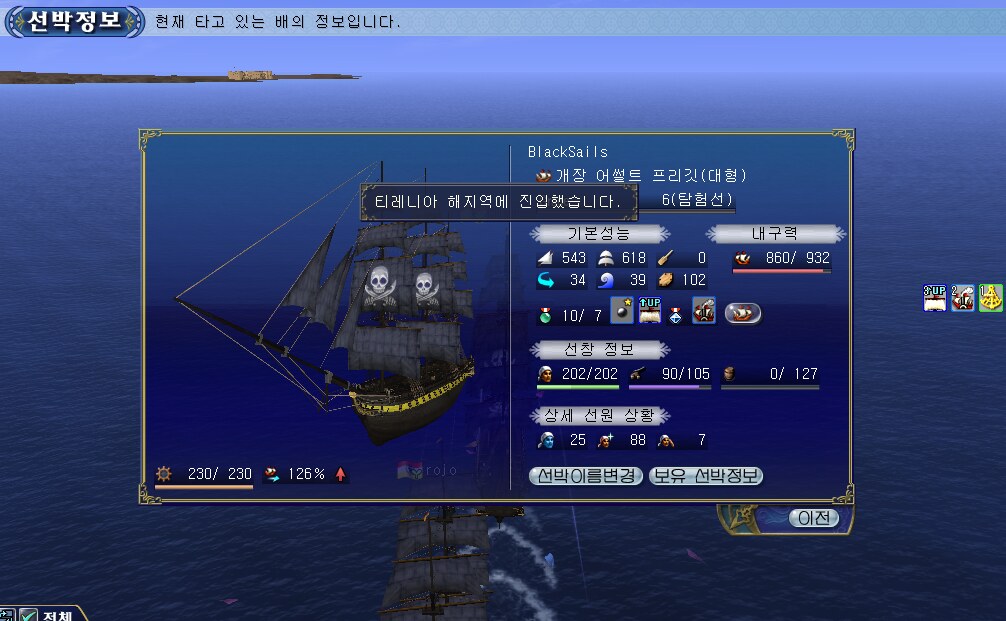This screenshot has width=1006, height=621.
Task: Click the 선박정보 title header
Action: pos(74,22)
